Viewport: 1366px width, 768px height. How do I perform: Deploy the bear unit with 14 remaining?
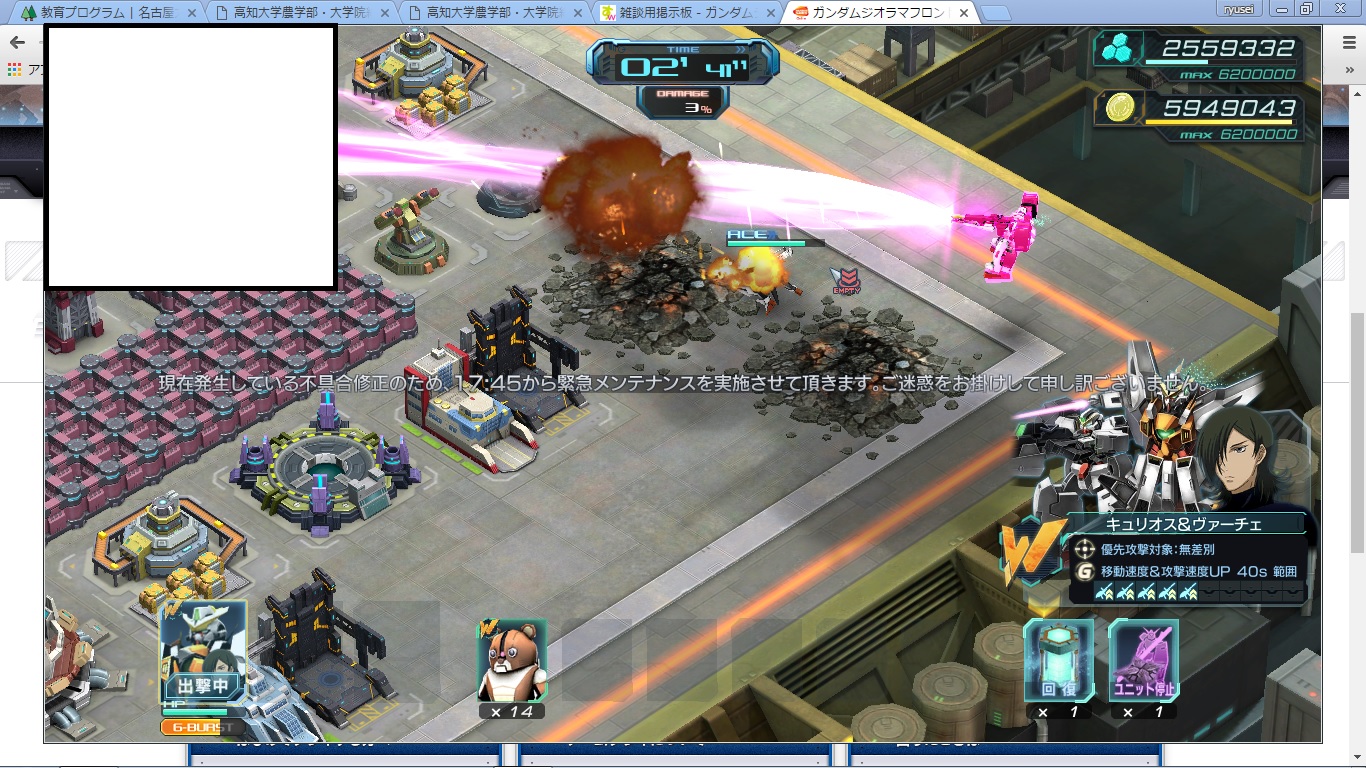pos(511,660)
